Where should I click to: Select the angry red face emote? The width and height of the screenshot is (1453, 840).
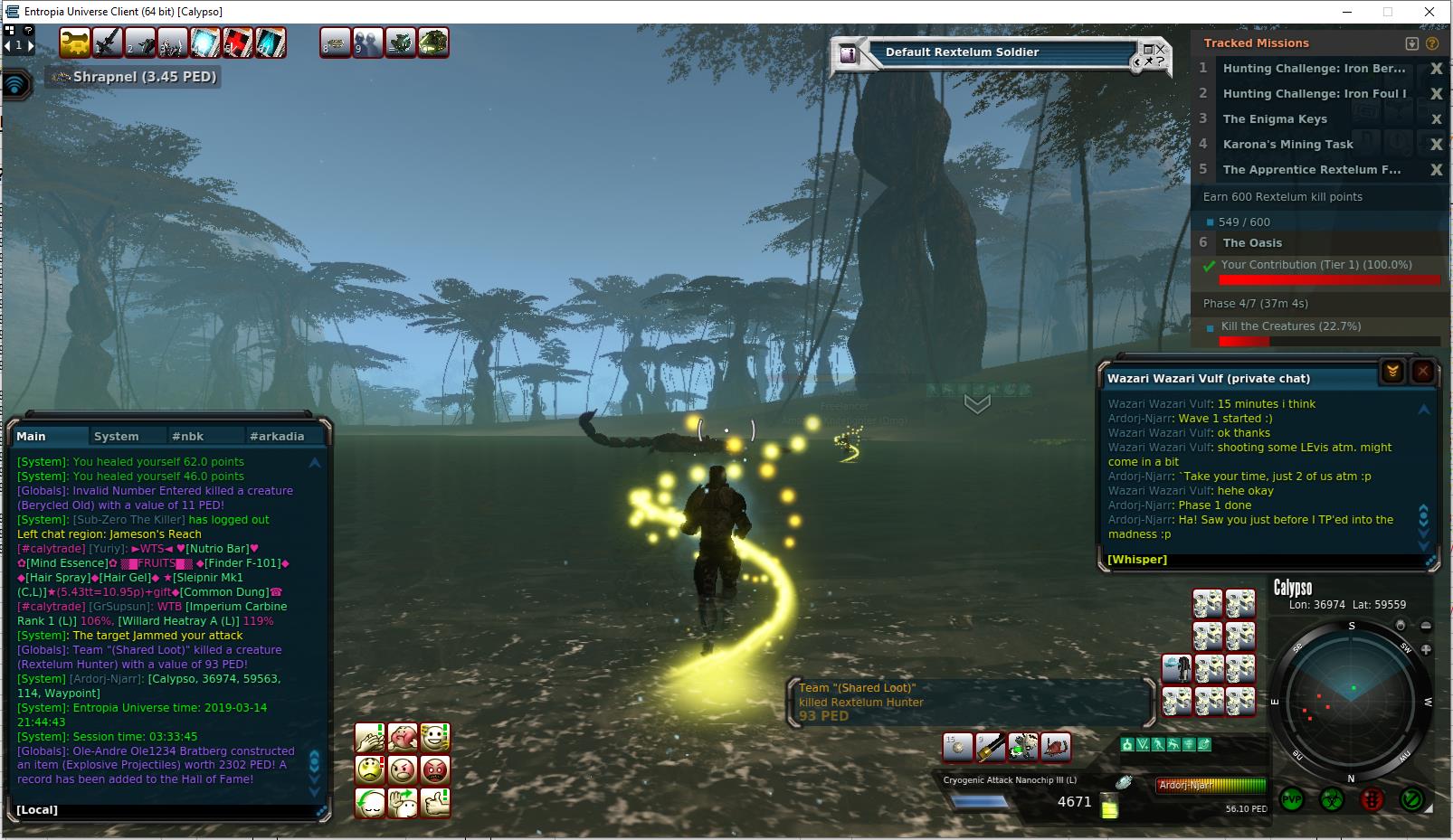point(435,770)
